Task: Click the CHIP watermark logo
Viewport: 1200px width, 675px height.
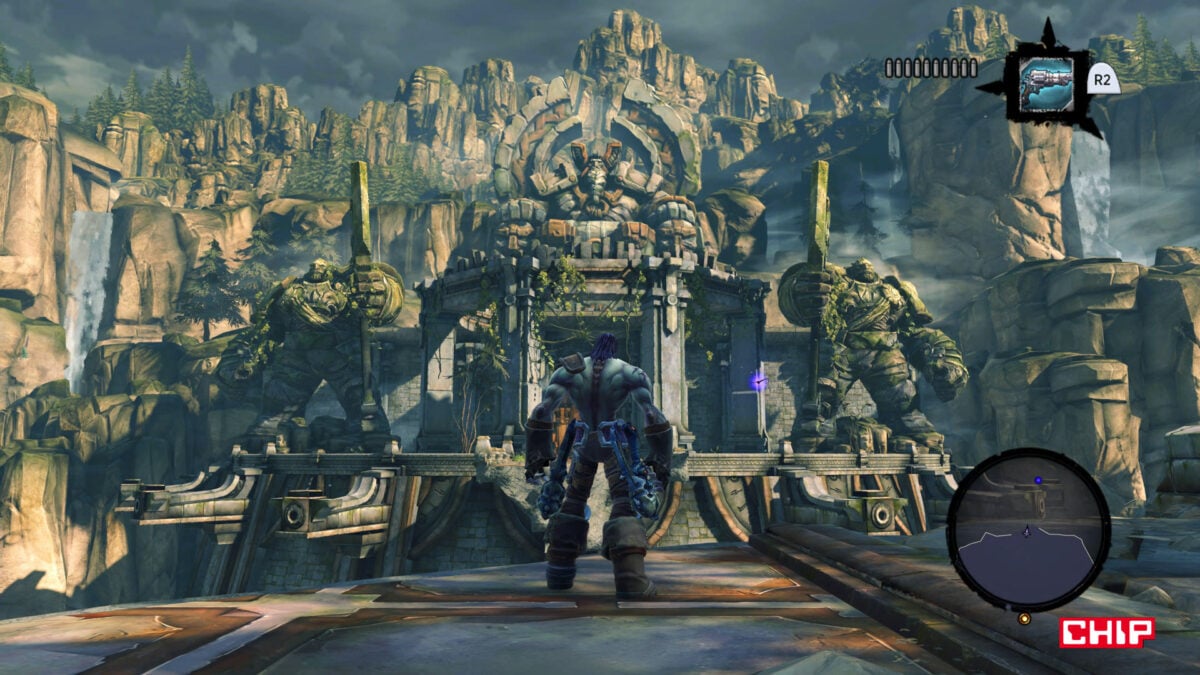Action: [1107, 632]
